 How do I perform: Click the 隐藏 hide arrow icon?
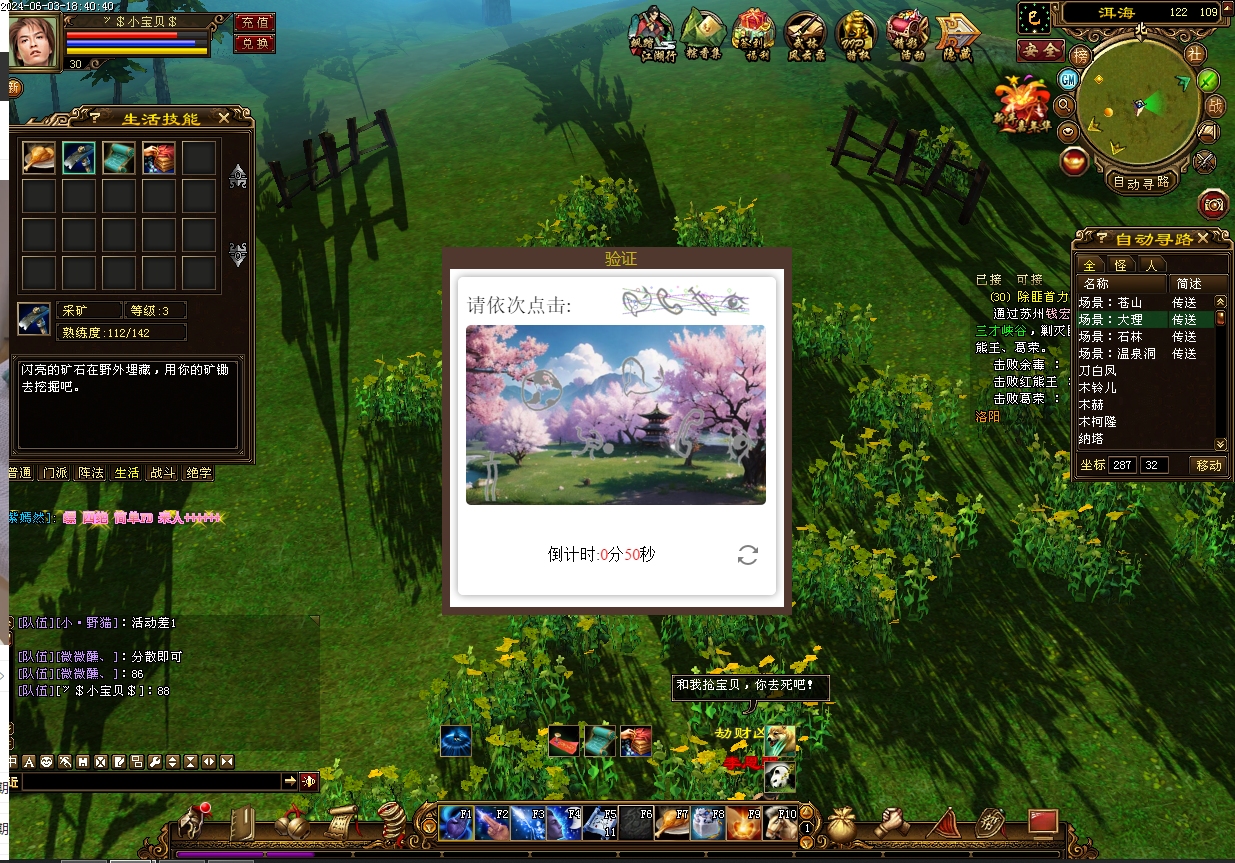pos(957,35)
